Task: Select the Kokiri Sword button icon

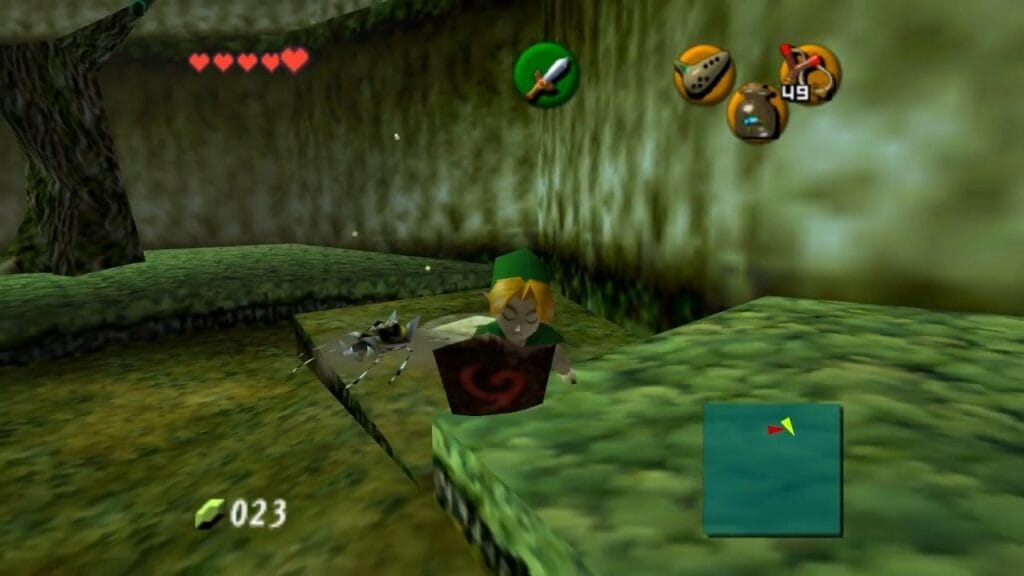Action: [546, 75]
